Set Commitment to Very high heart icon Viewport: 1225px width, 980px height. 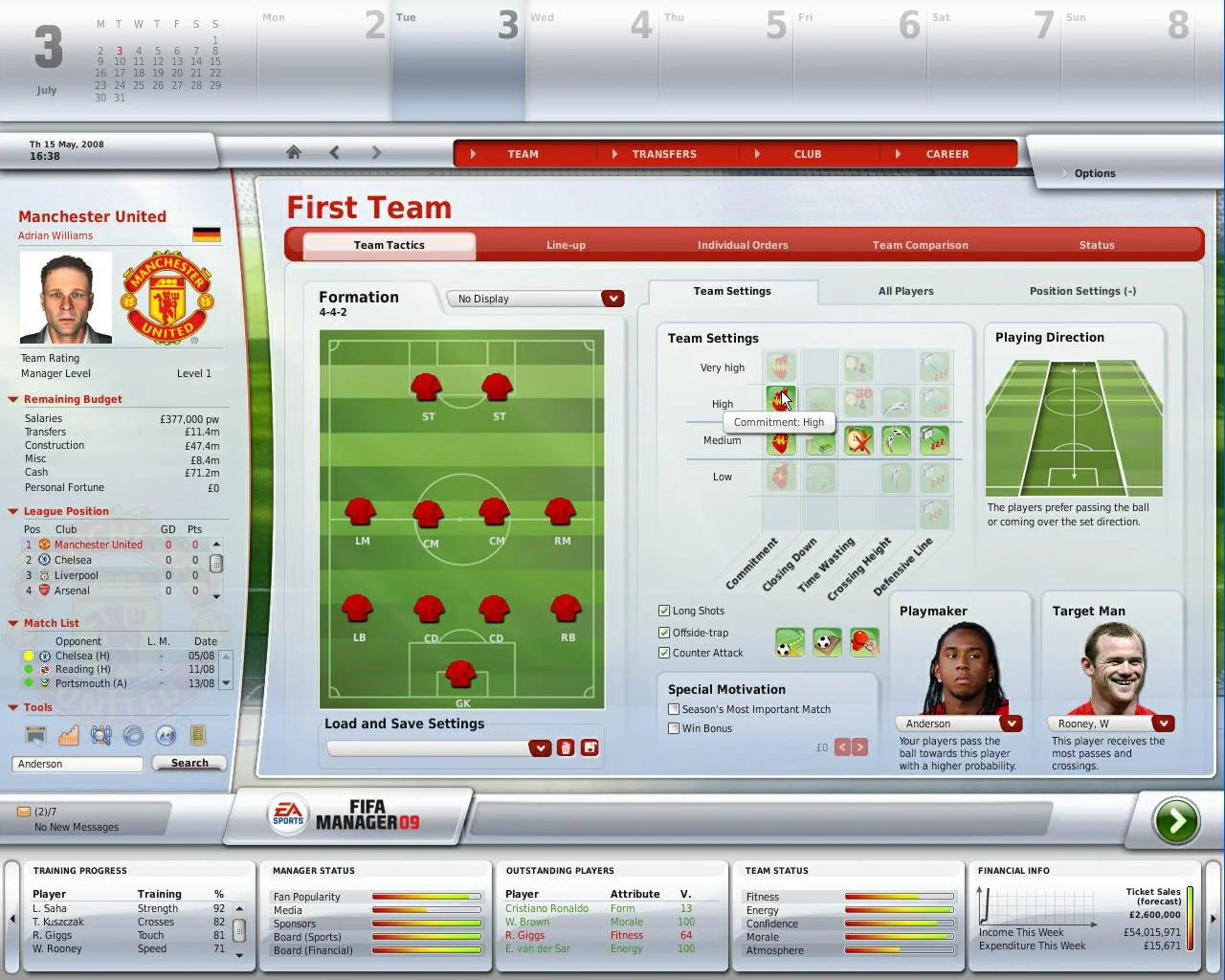(x=782, y=367)
